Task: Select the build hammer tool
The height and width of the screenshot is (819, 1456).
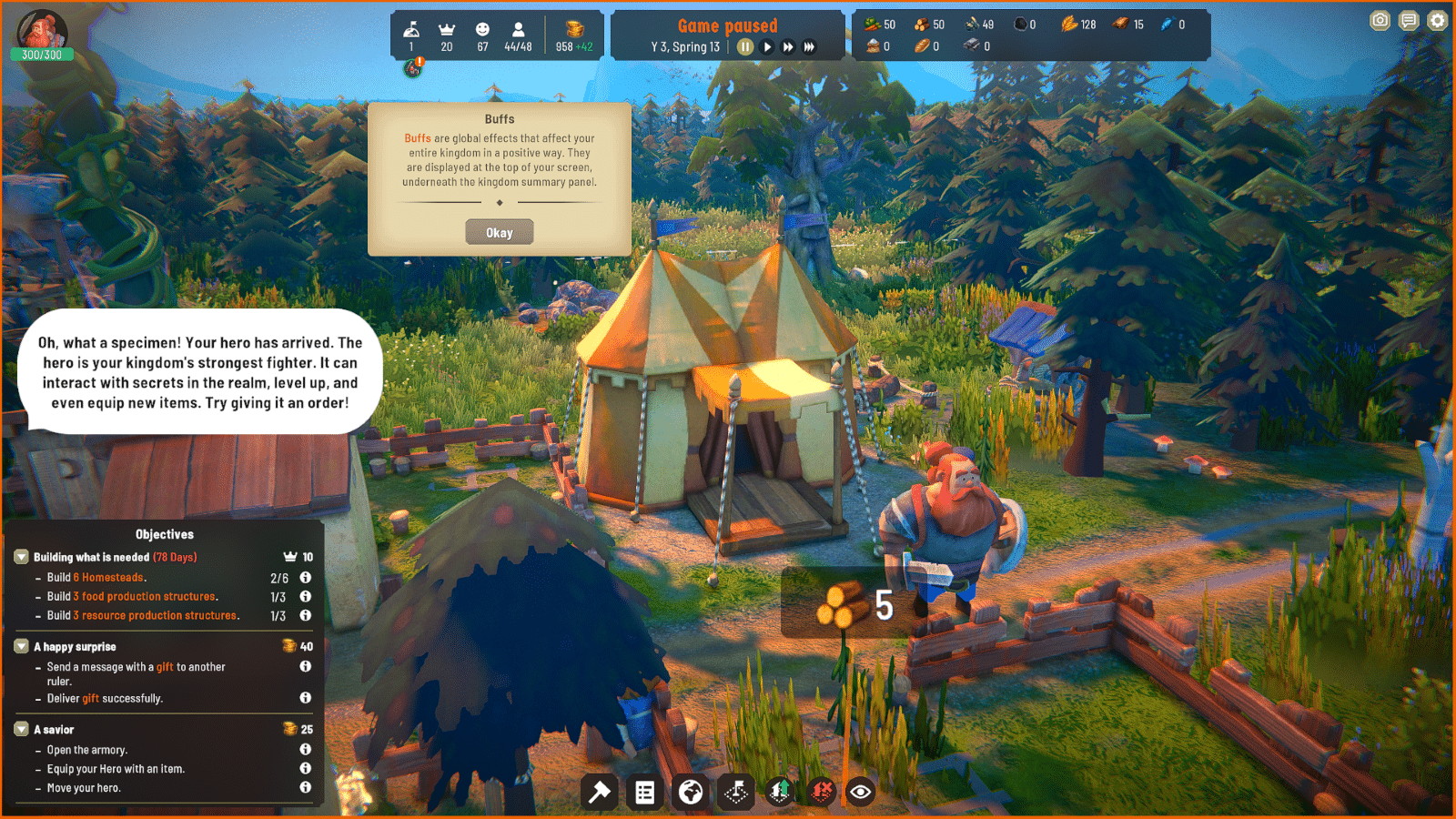Action: (x=600, y=793)
